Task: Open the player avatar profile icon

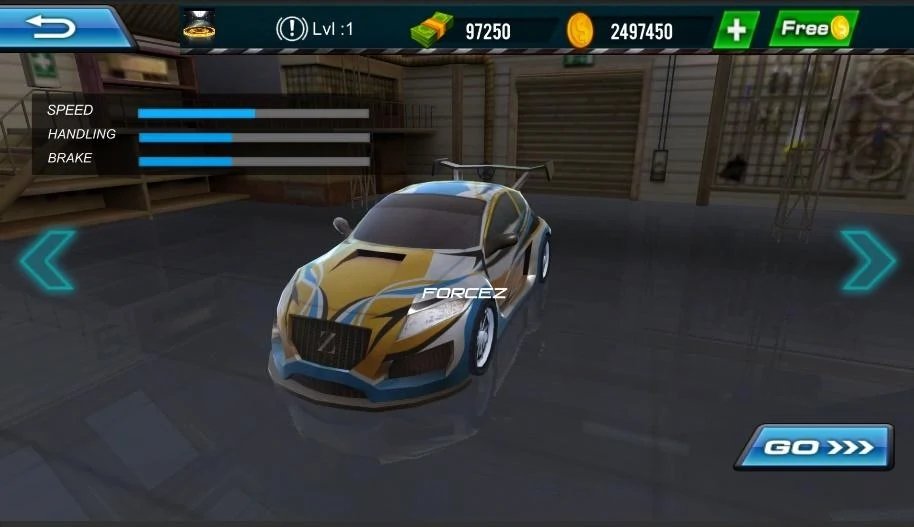Action: (x=199, y=26)
